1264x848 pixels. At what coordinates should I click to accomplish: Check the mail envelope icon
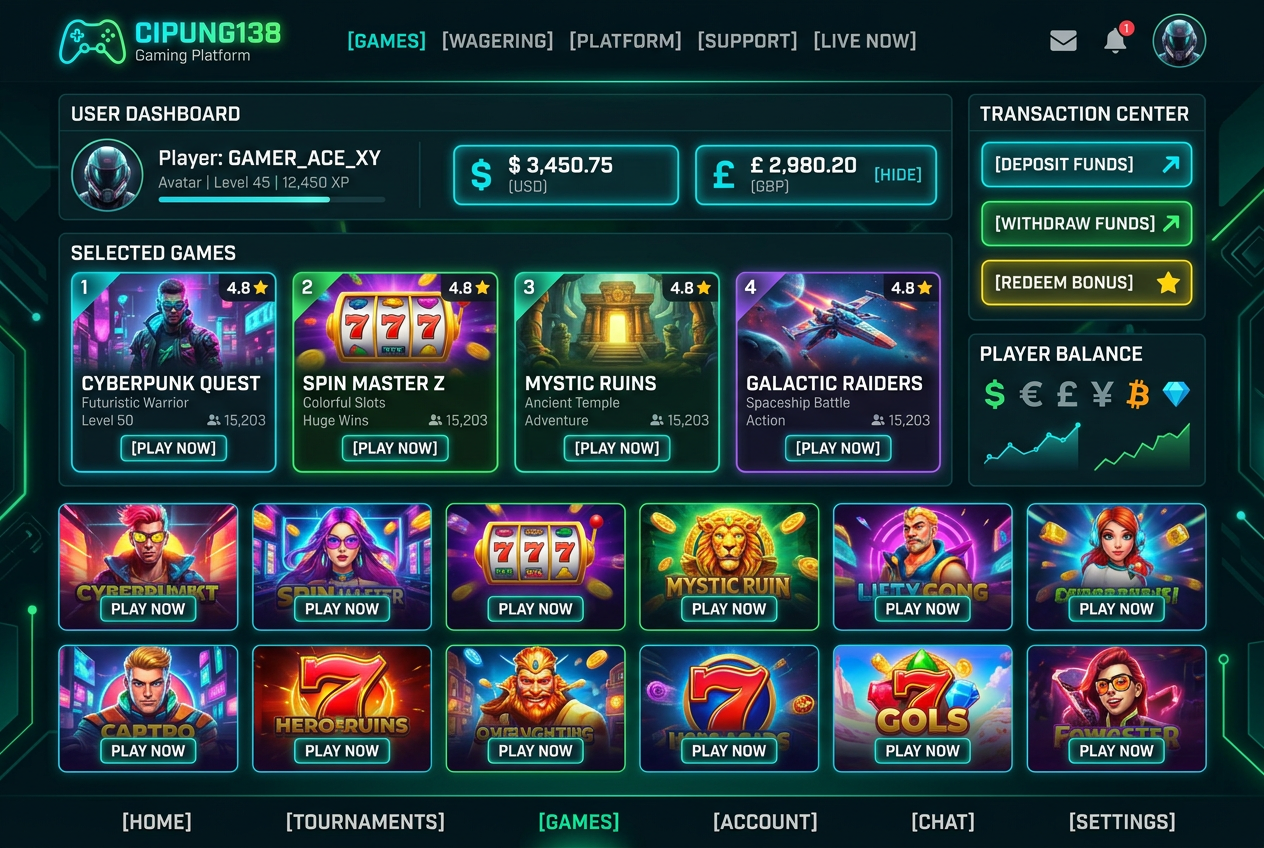click(x=1063, y=41)
